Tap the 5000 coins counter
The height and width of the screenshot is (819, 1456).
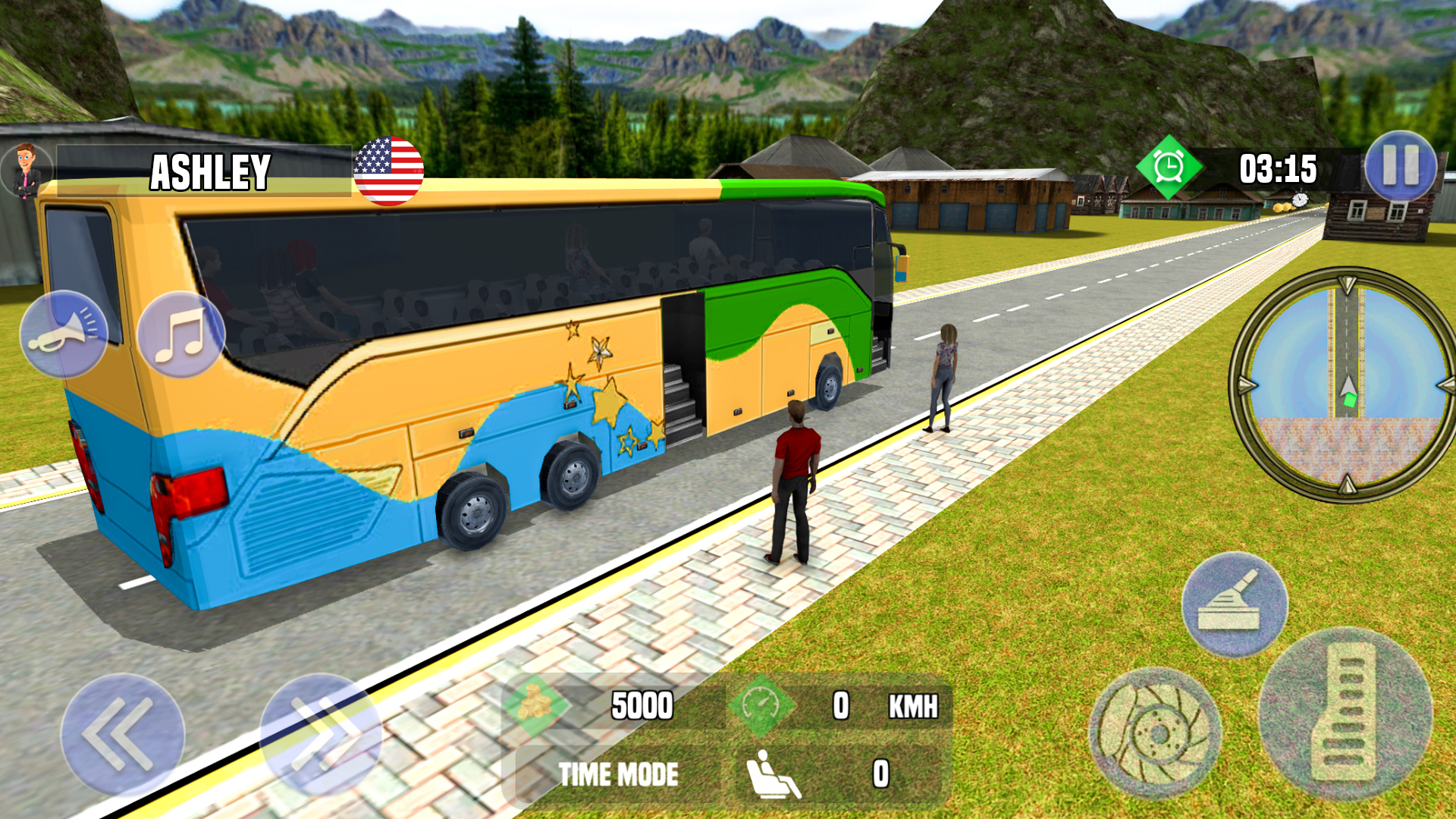(x=641, y=707)
